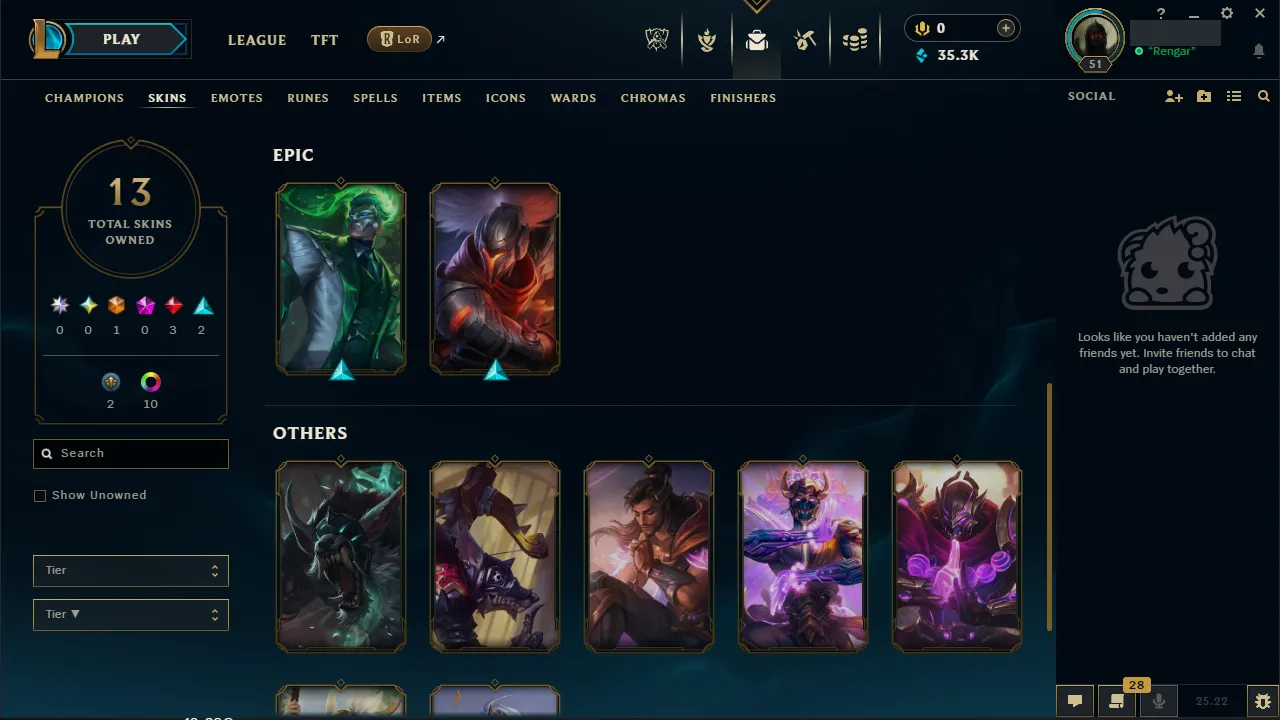Open the Emotes collection tab
Image resolution: width=1280 pixels, height=720 pixels.
coord(236,98)
